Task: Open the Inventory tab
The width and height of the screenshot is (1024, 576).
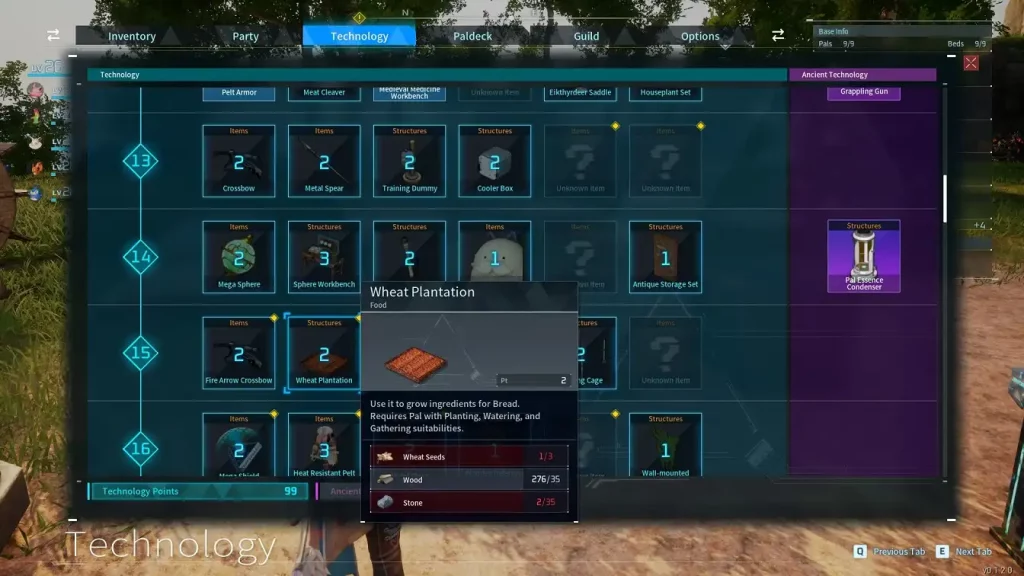Action: click(x=132, y=36)
